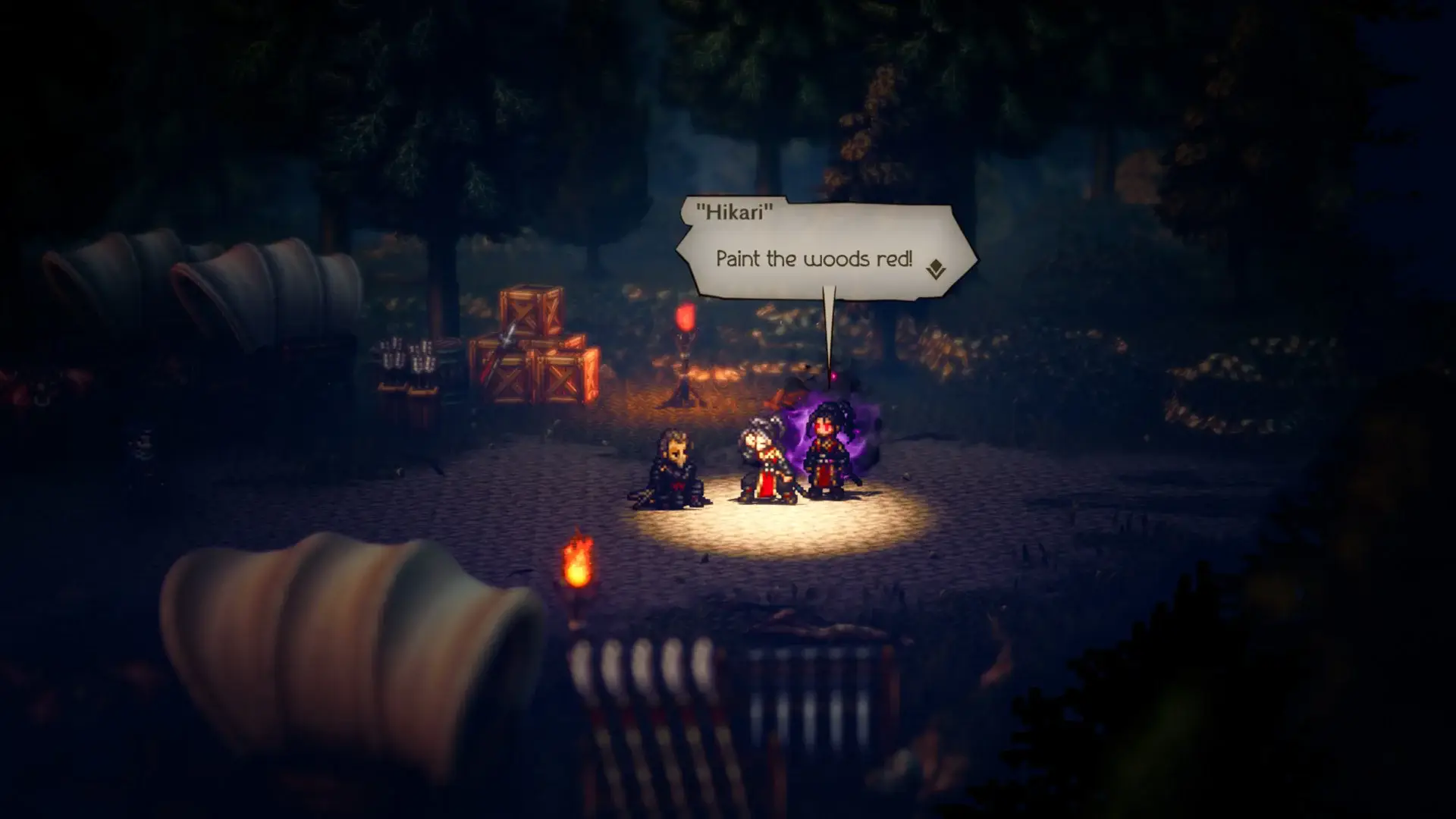This screenshot has width=1456, height=819.
Task: Advance dialogue using the diamond continue arrow
Action: (x=936, y=269)
